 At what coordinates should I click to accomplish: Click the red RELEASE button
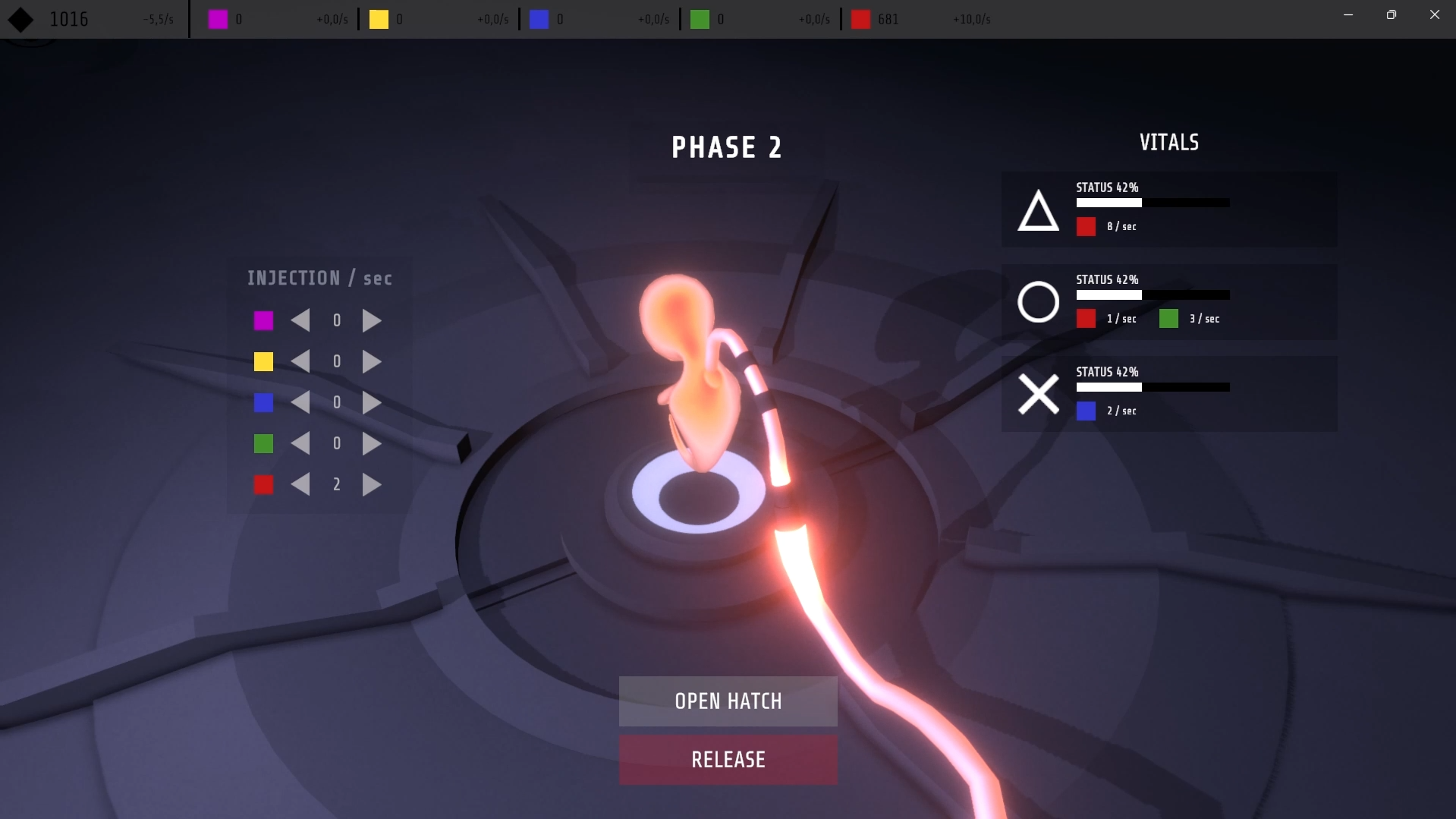tap(728, 759)
